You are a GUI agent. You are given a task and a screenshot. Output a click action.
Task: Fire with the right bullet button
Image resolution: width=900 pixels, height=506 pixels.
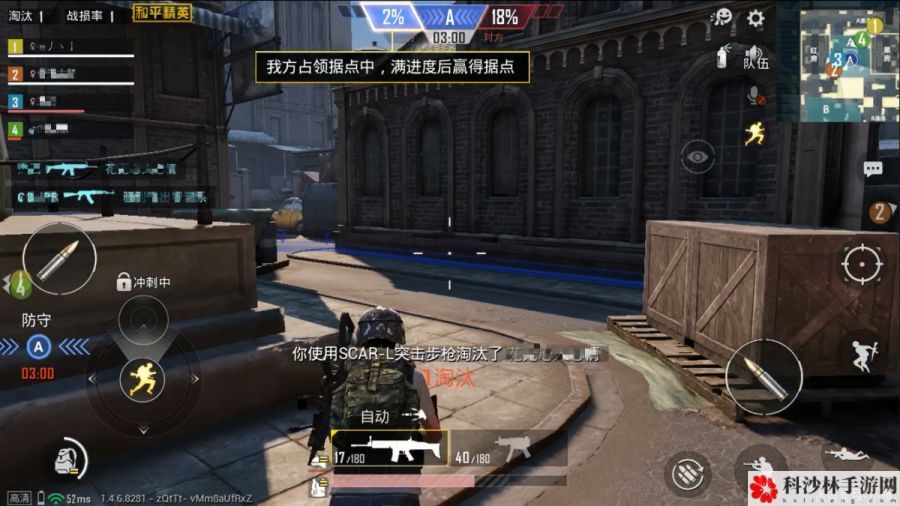point(762,376)
